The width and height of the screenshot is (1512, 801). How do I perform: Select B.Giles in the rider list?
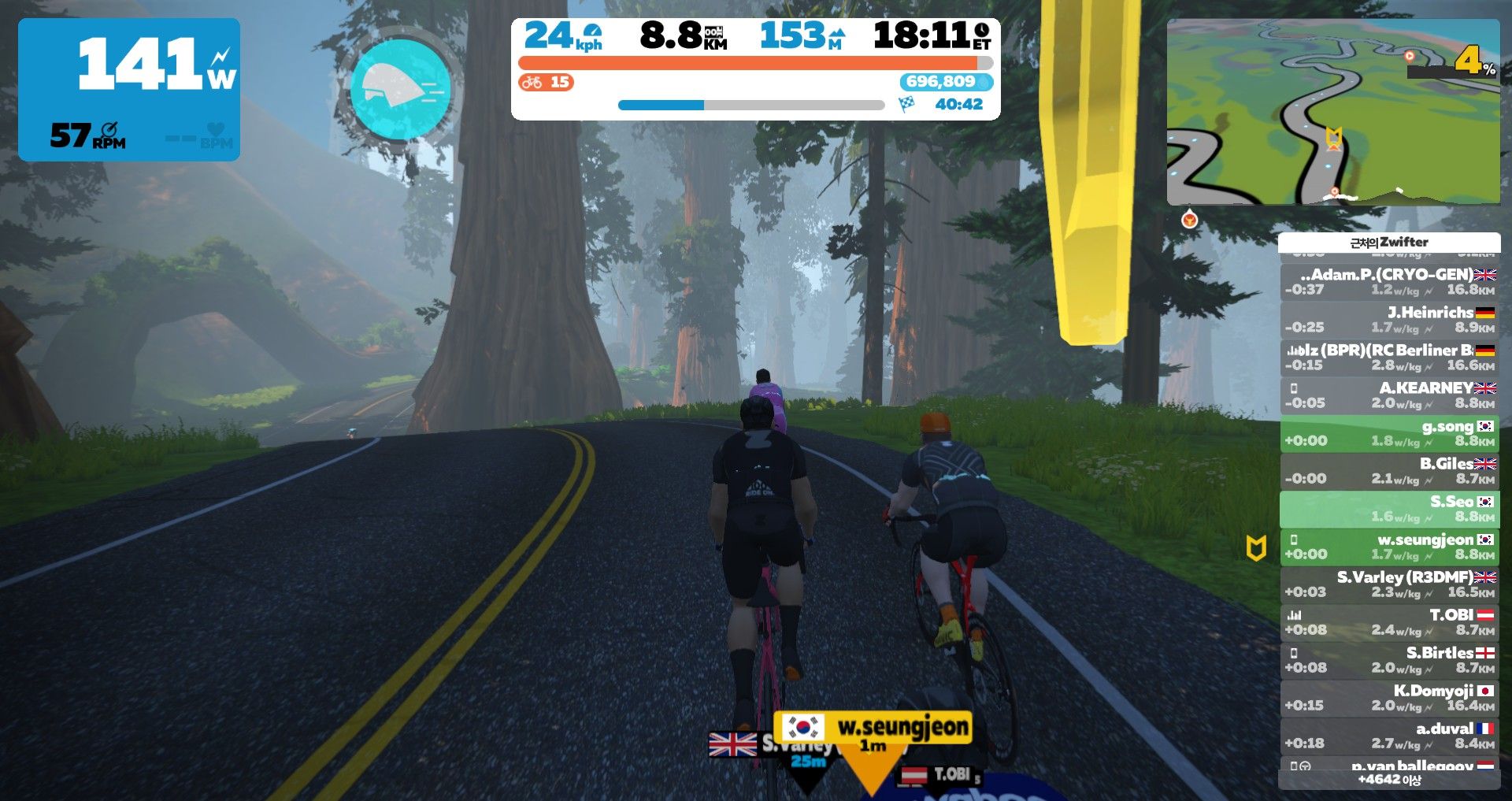[x=1389, y=471]
